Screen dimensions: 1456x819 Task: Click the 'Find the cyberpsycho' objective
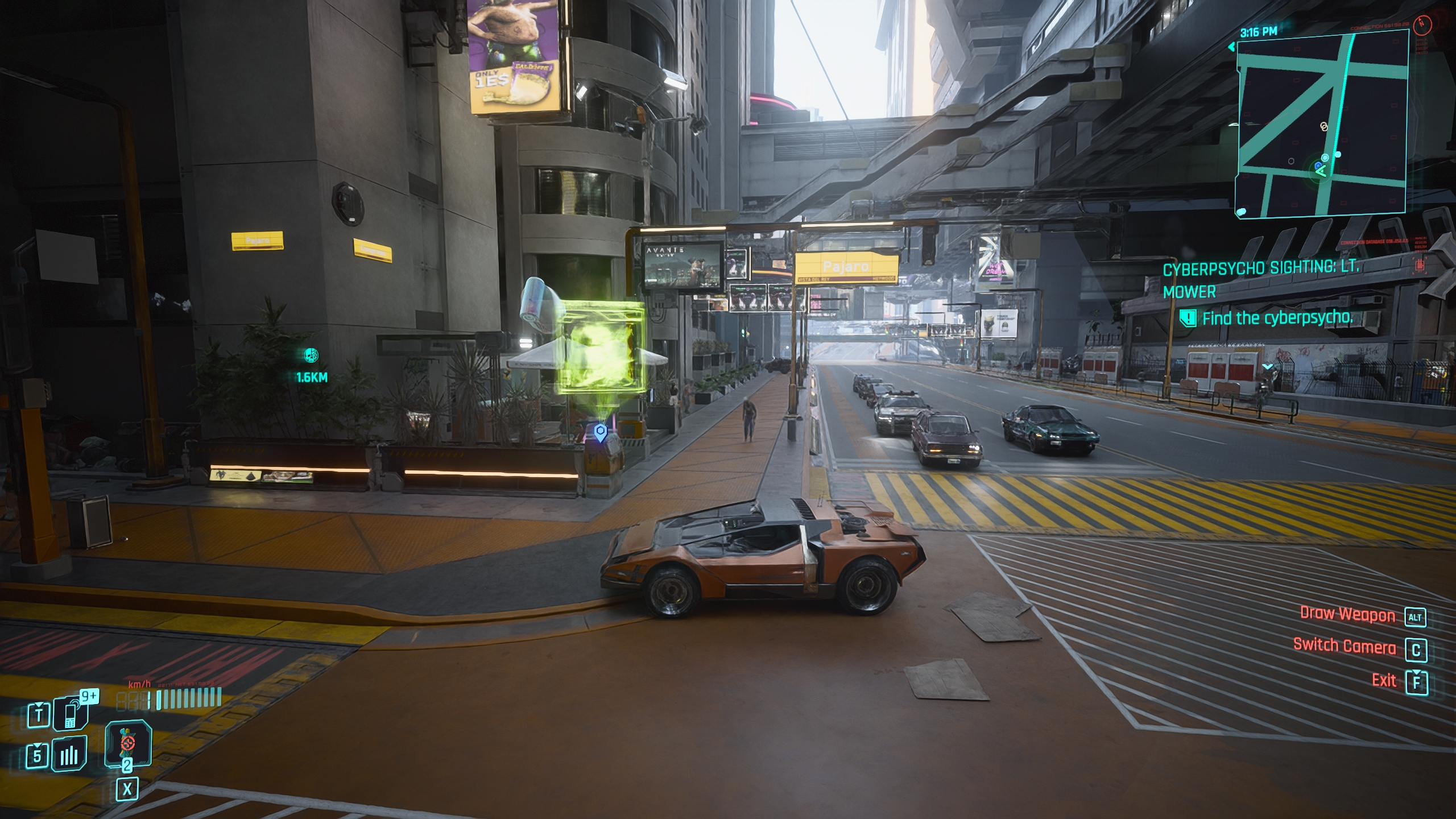click(1277, 318)
